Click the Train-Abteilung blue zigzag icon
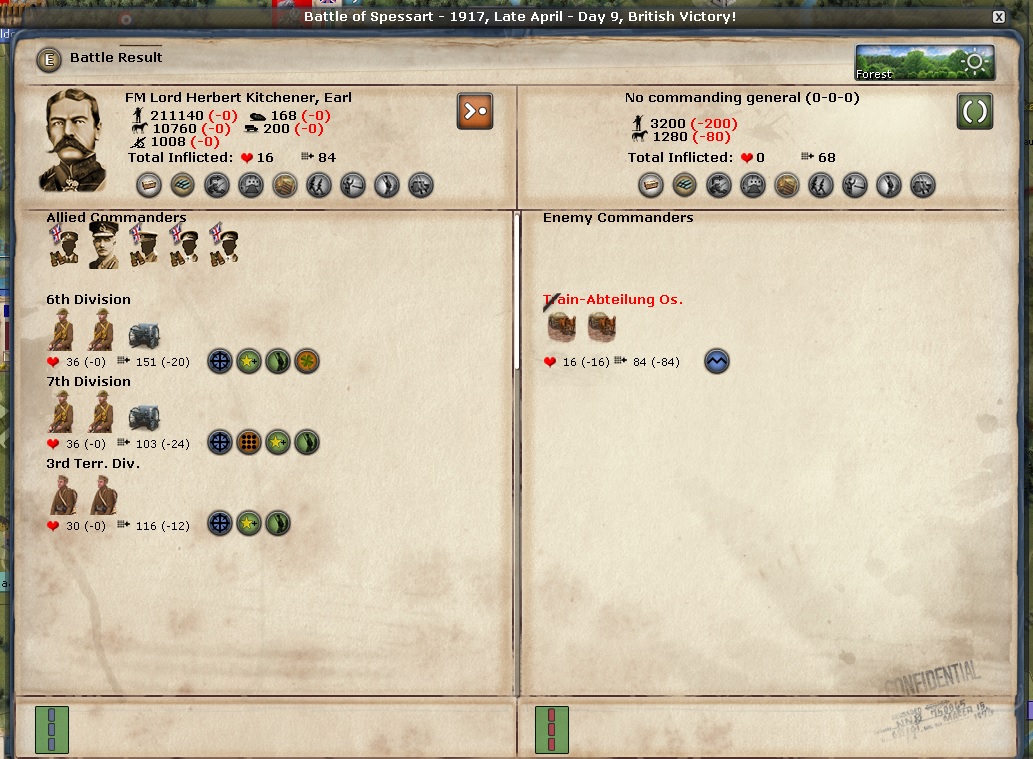The height and width of the screenshot is (759, 1033). pyautogui.click(x=717, y=361)
